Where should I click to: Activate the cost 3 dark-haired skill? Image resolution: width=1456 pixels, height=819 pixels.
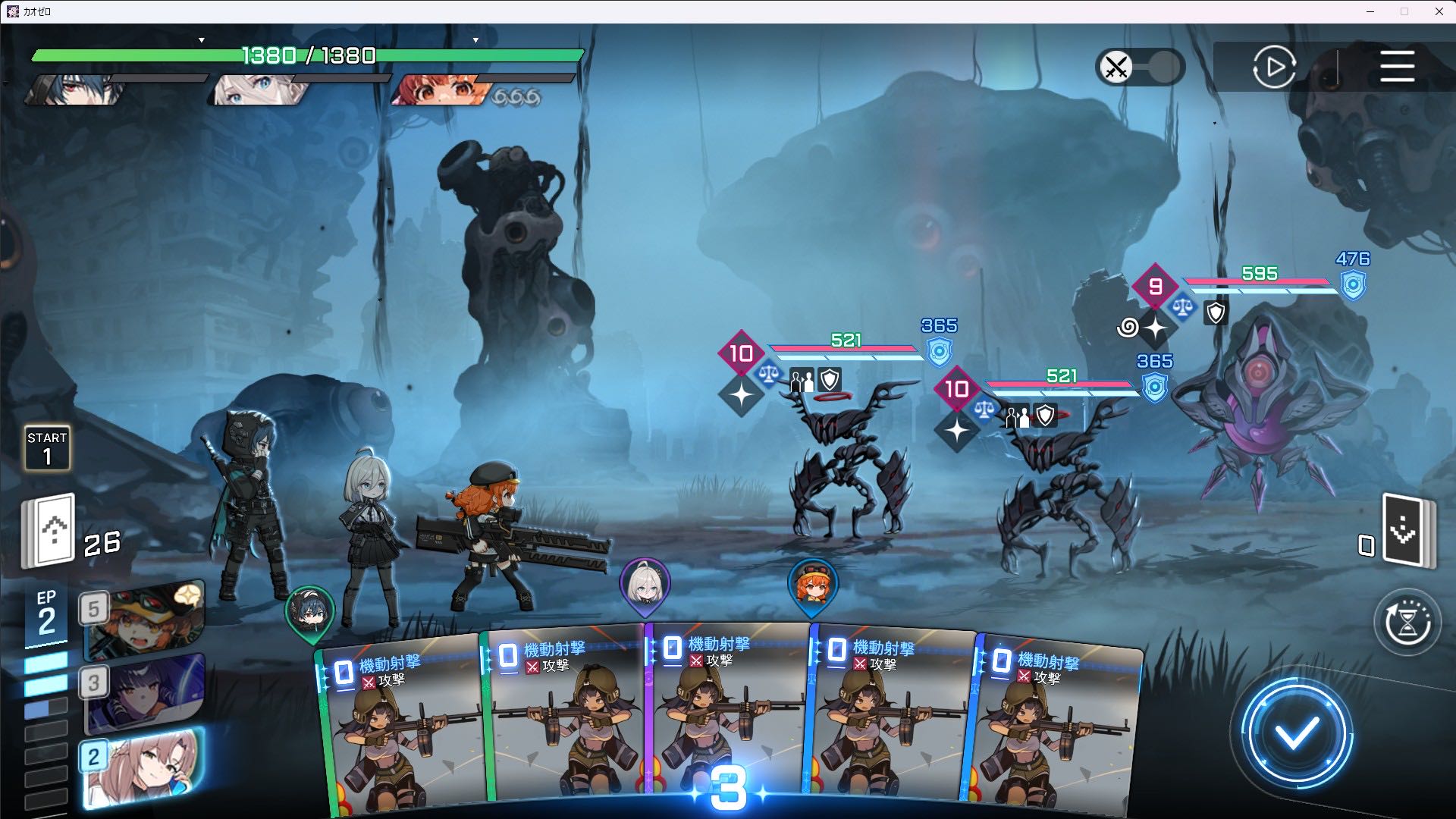[144, 693]
